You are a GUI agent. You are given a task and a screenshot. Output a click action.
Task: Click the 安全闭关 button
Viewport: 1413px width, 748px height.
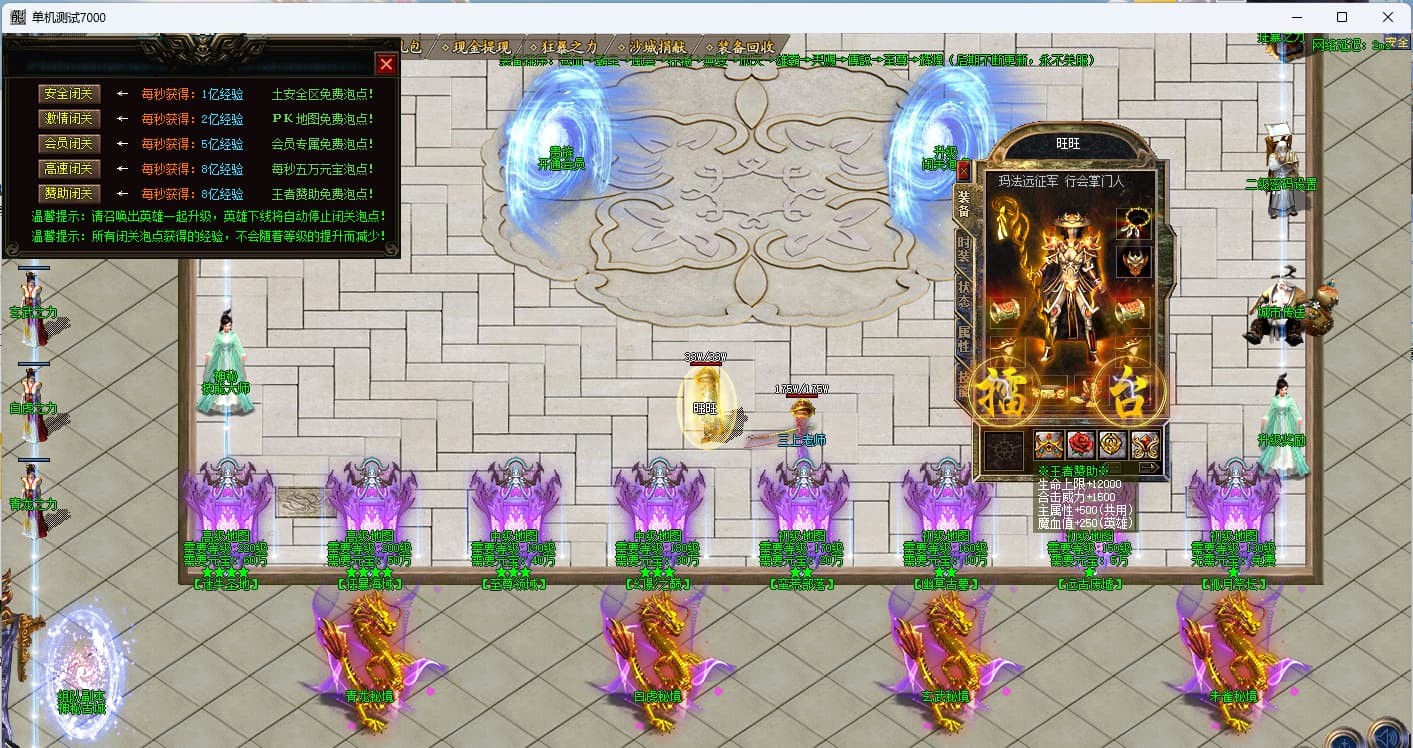(x=69, y=94)
